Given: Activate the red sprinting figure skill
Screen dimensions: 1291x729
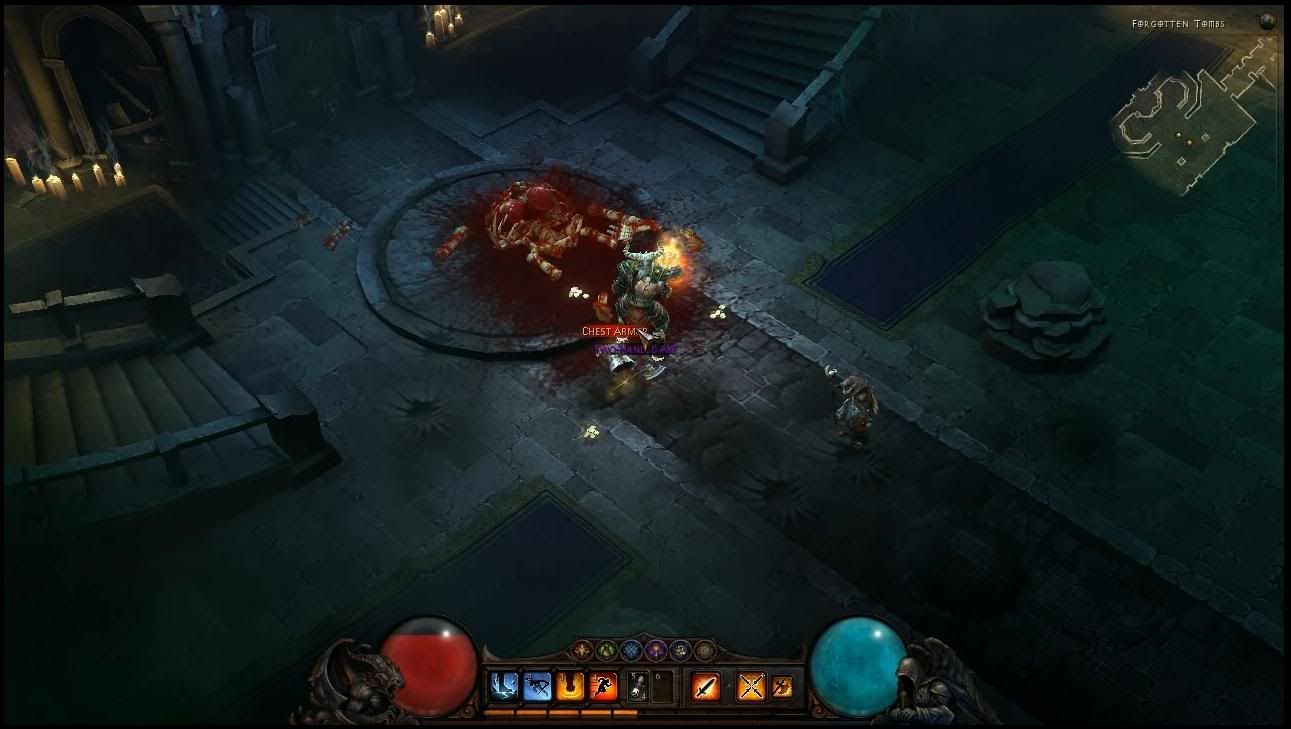Looking at the screenshot, I should (x=603, y=686).
